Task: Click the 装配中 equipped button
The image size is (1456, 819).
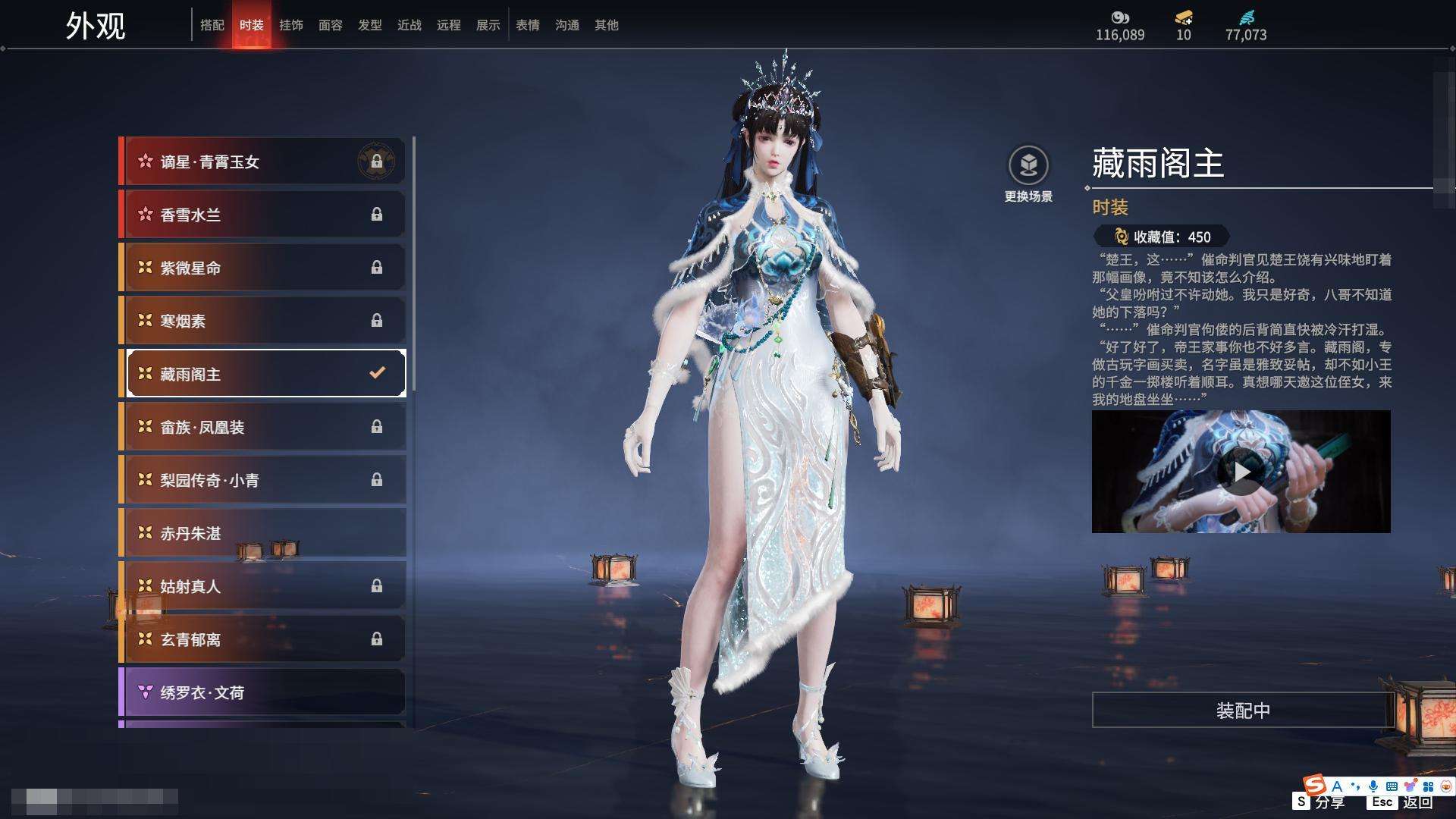Action: pyautogui.click(x=1243, y=711)
